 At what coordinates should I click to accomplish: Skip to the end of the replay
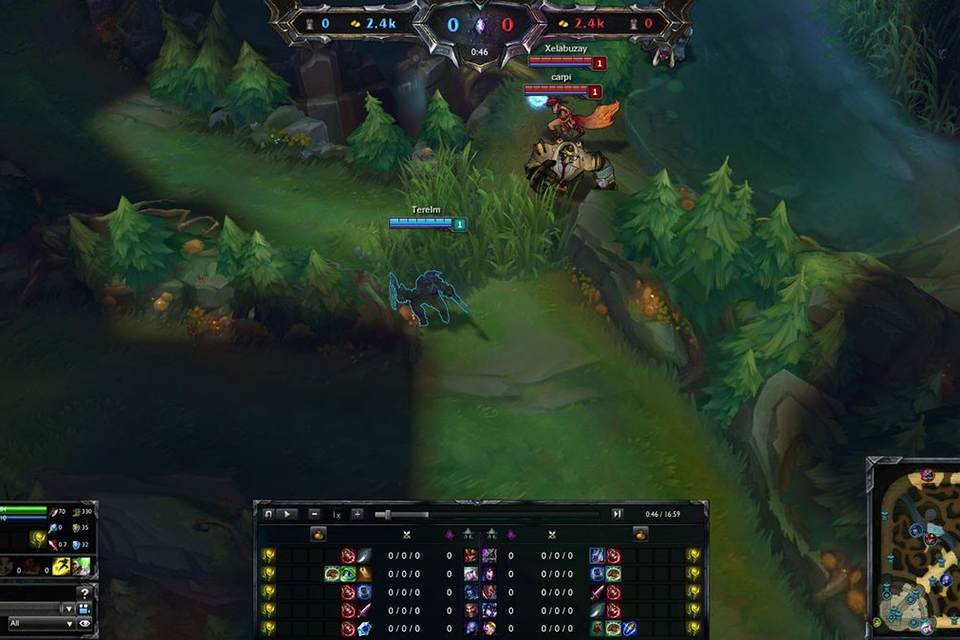617,514
